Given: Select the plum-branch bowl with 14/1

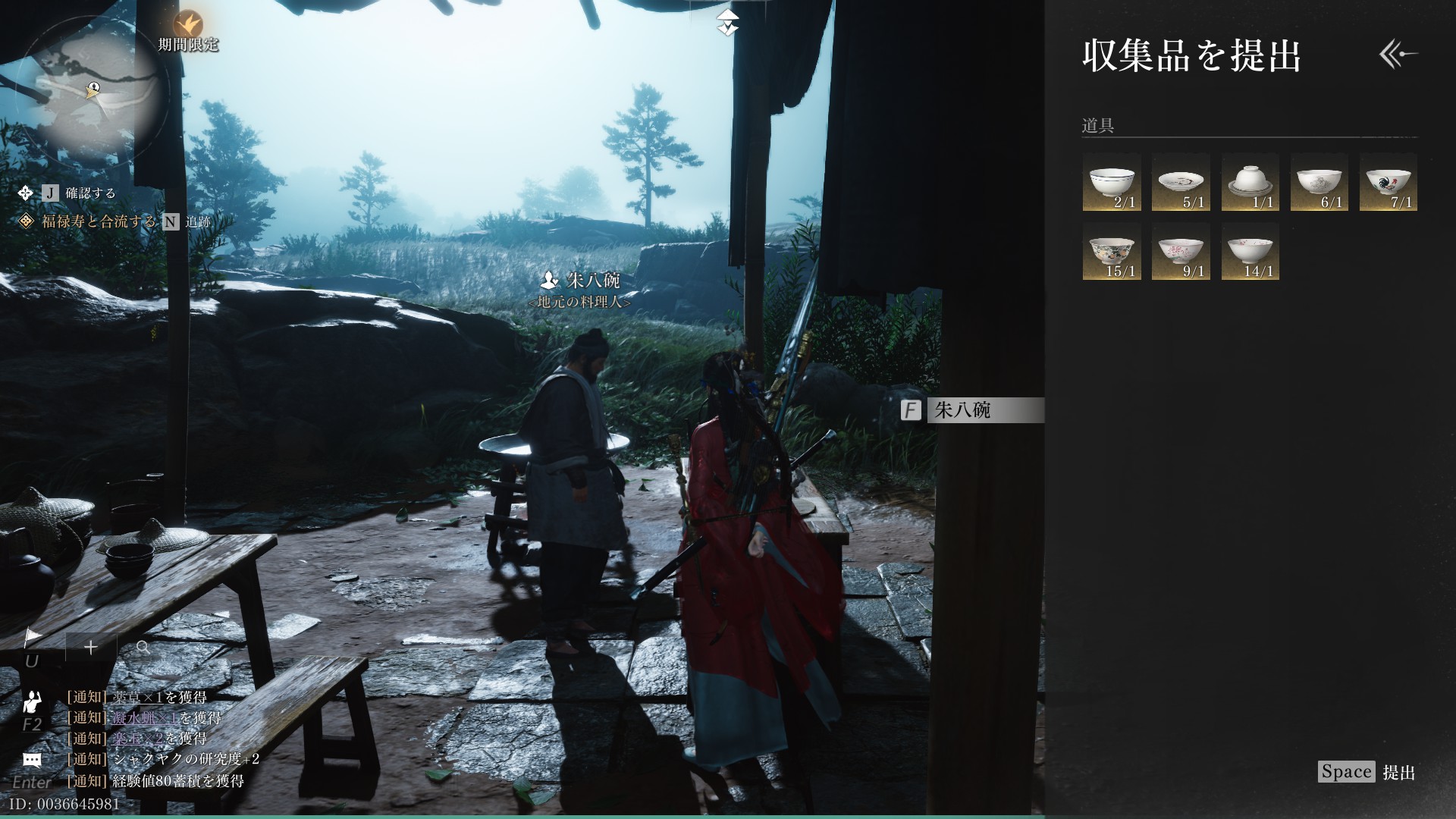Looking at the screenshot, I should point(1250,252).
